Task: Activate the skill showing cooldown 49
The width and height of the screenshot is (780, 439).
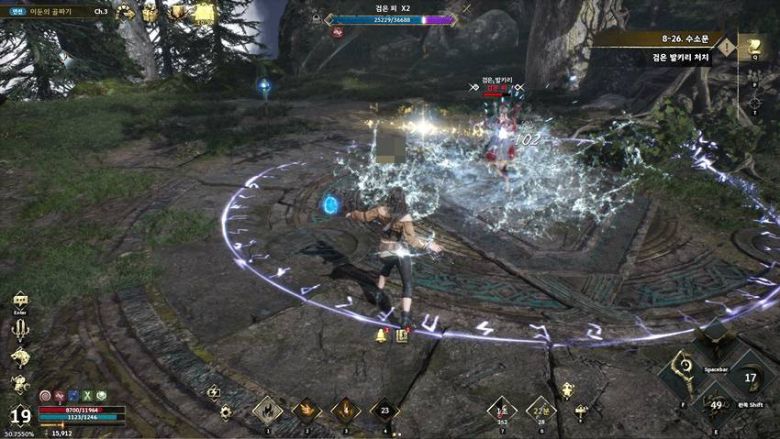Action: 716,404
